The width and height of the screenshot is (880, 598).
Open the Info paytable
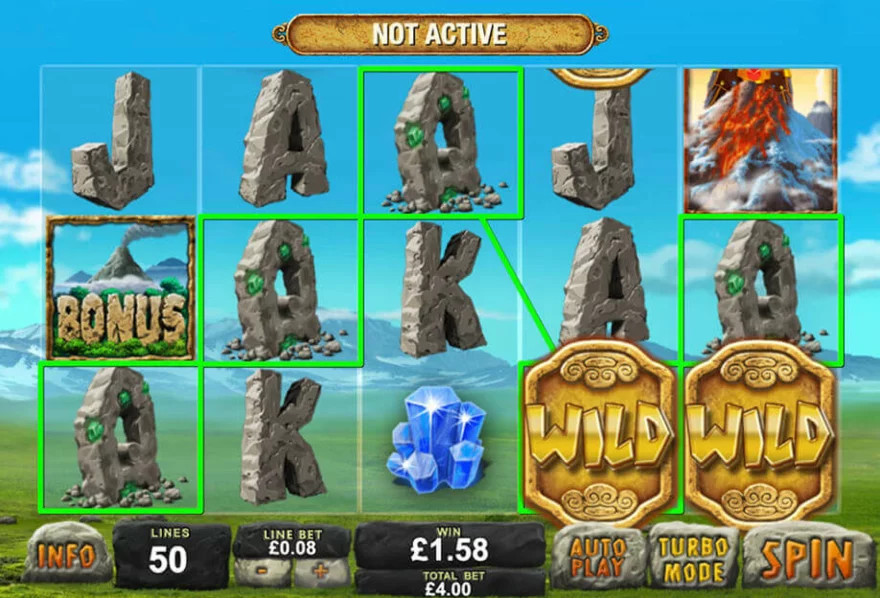(x=66, y=556)
